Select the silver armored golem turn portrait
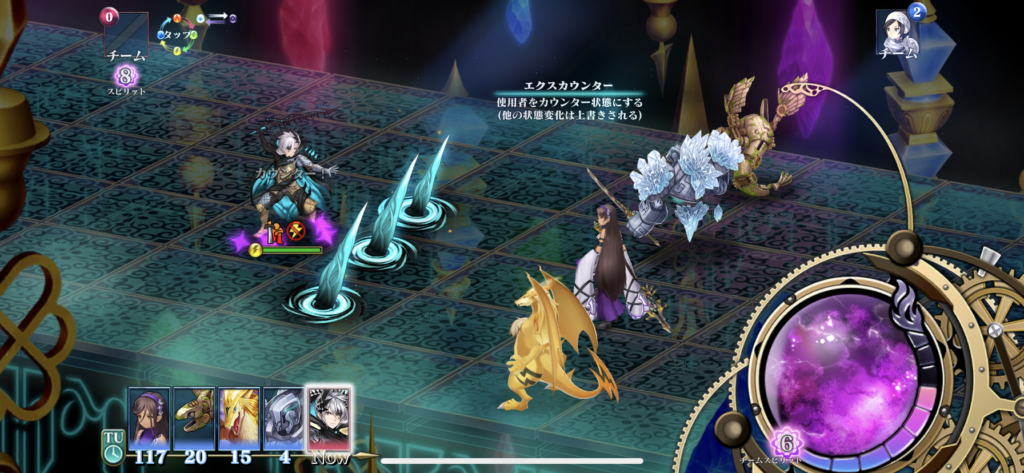The width and height of the screenshot is (1024, 473). tap(284, 417)
